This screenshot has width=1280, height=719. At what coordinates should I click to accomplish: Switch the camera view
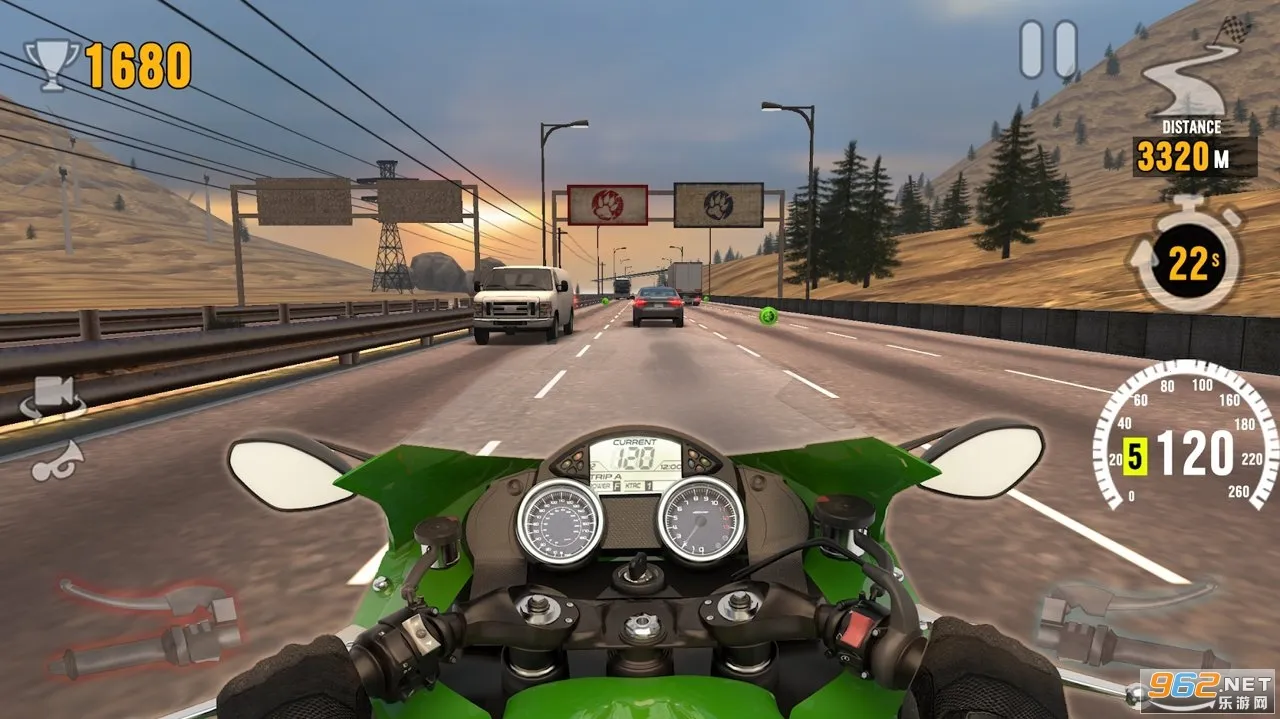point(55,398)
